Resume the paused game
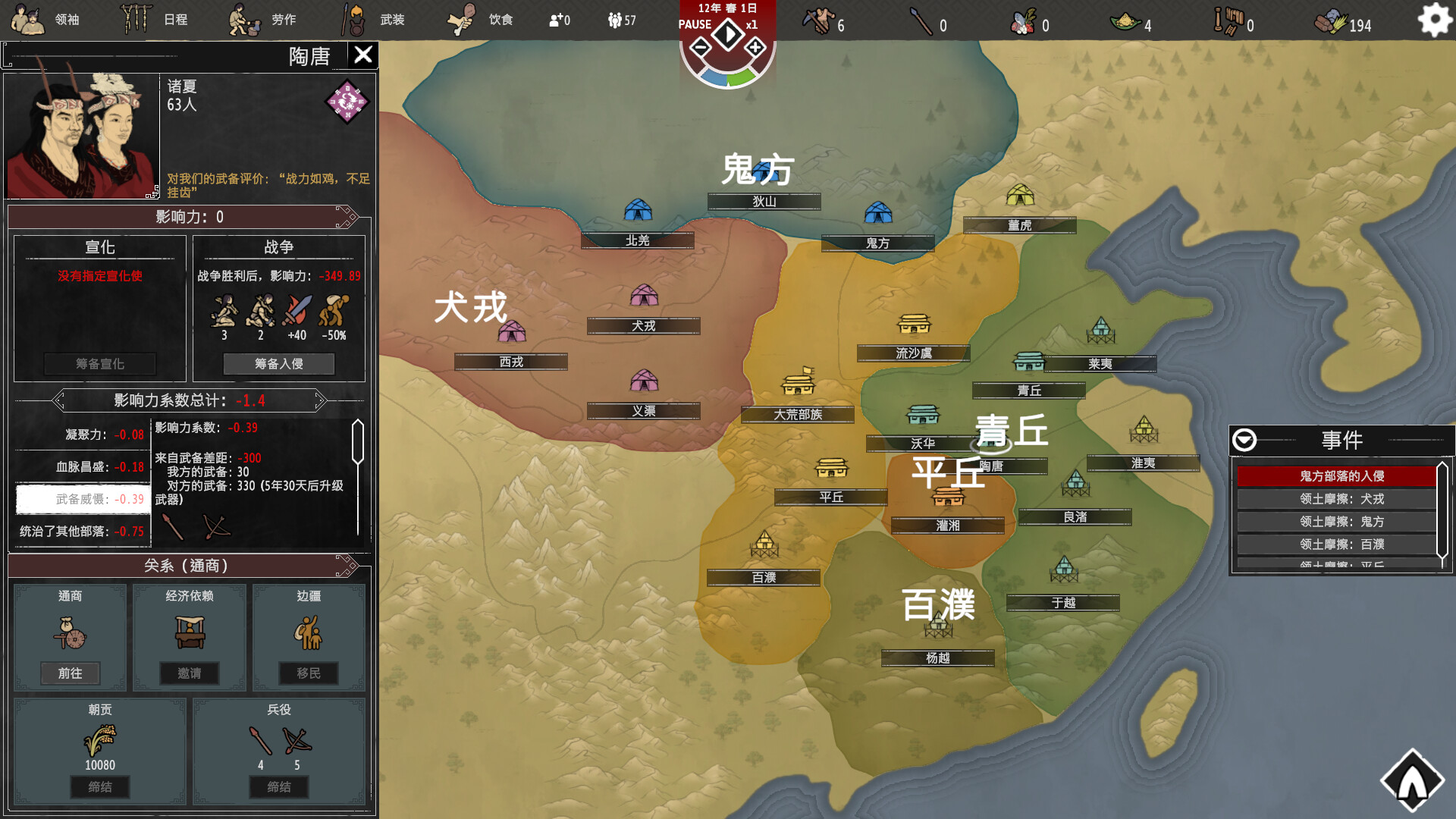Viewport: 1456px width, 819px height. point(727,34)
